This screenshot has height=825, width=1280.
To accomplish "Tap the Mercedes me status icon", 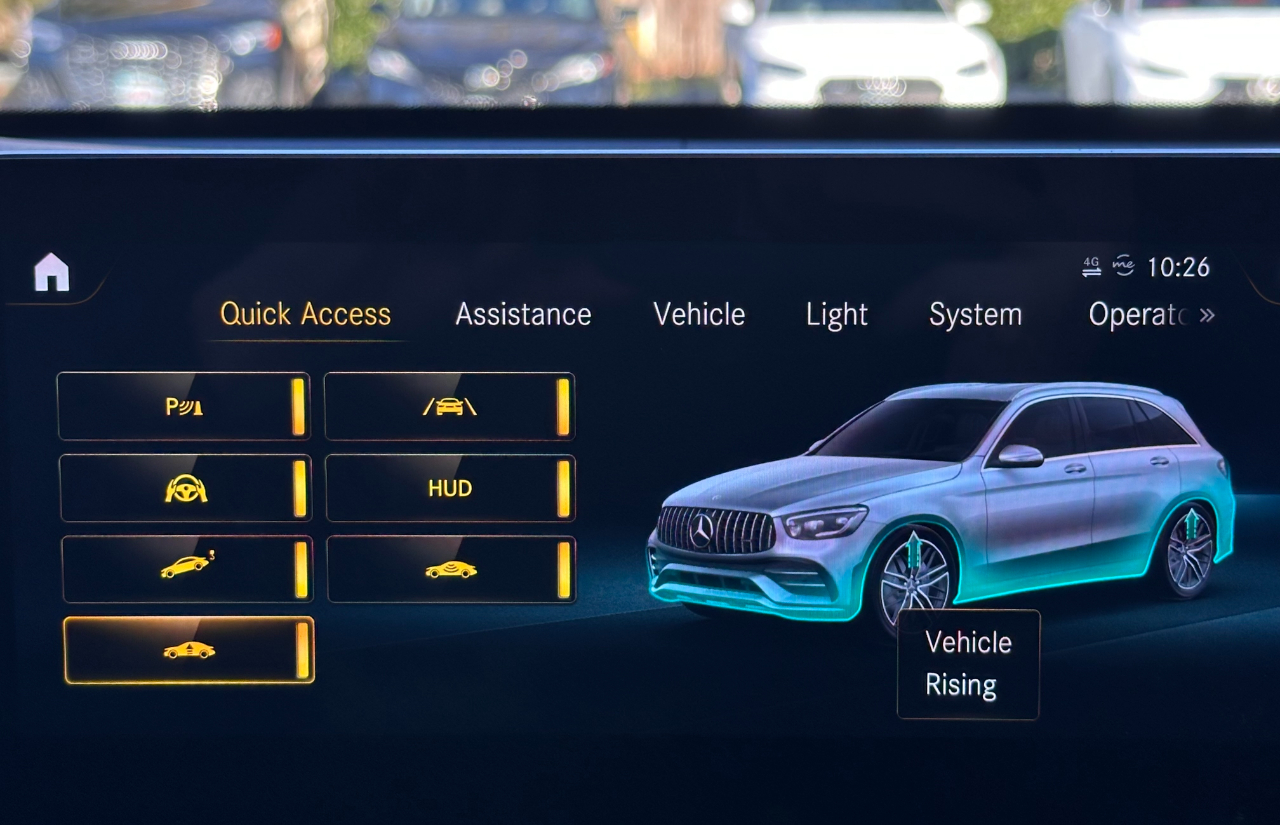I will pos(1125,263).
